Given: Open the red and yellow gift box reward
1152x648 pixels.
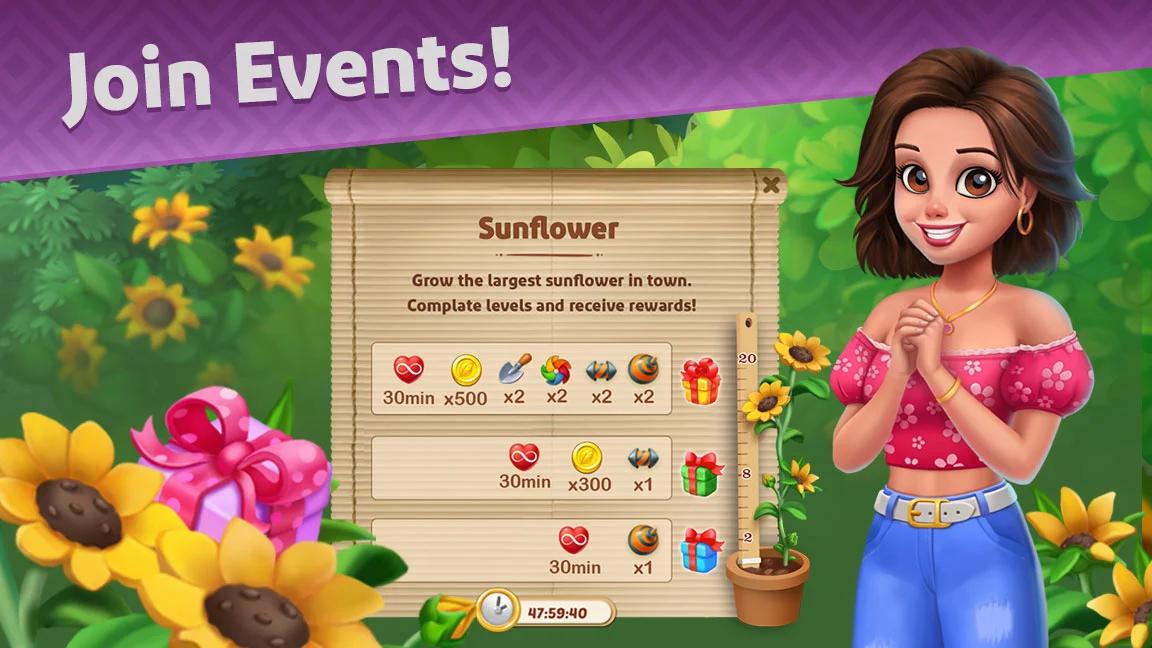Looking at the screenshot, I should pyautogui.click(x=701, y=381).
